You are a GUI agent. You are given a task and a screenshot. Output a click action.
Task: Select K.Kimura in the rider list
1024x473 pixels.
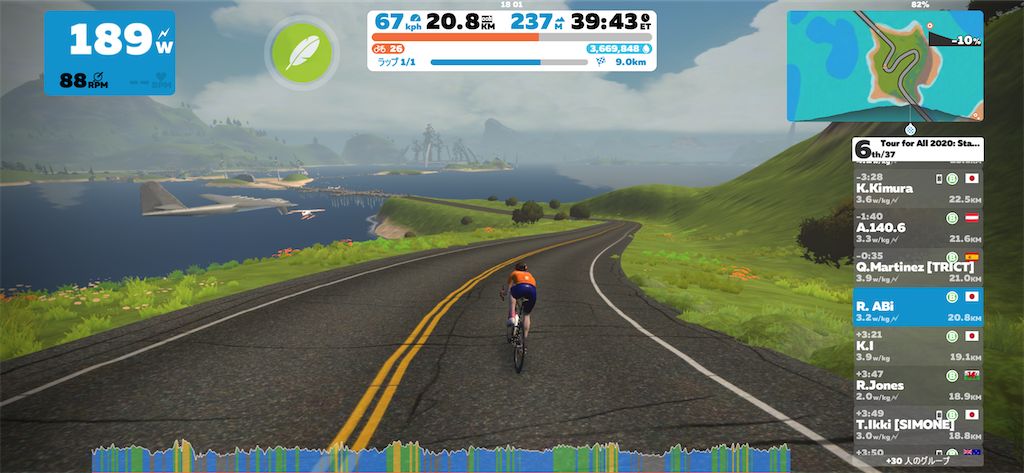point(917,187)
